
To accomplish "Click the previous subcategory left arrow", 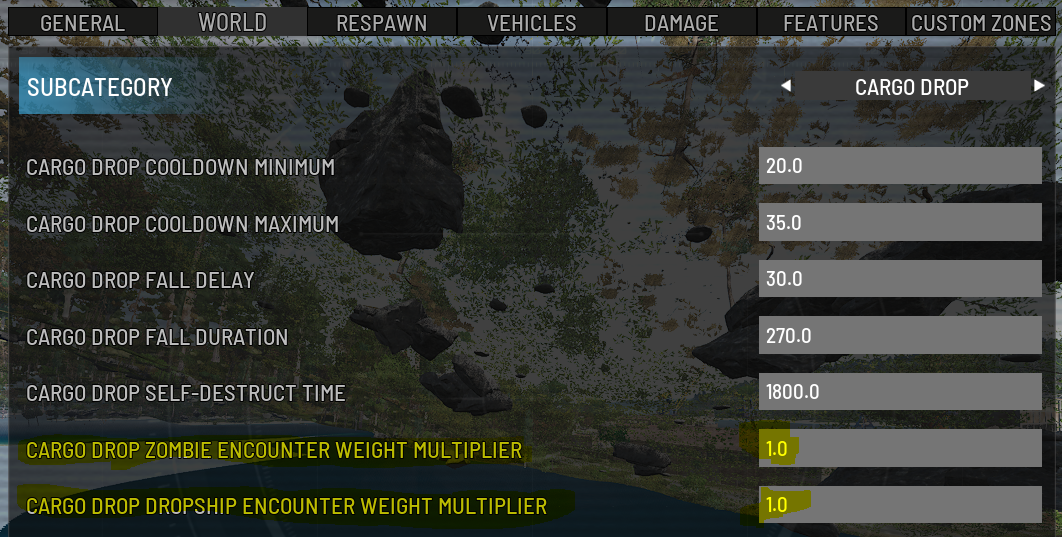I will pos(786,87).
